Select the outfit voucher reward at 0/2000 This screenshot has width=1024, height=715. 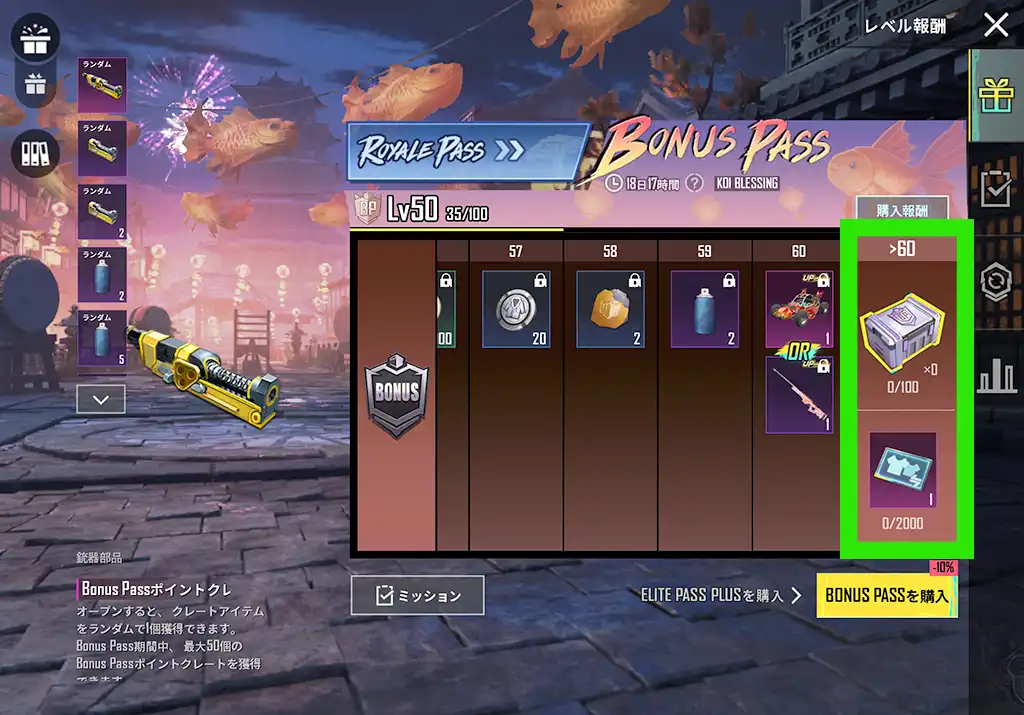902,470
